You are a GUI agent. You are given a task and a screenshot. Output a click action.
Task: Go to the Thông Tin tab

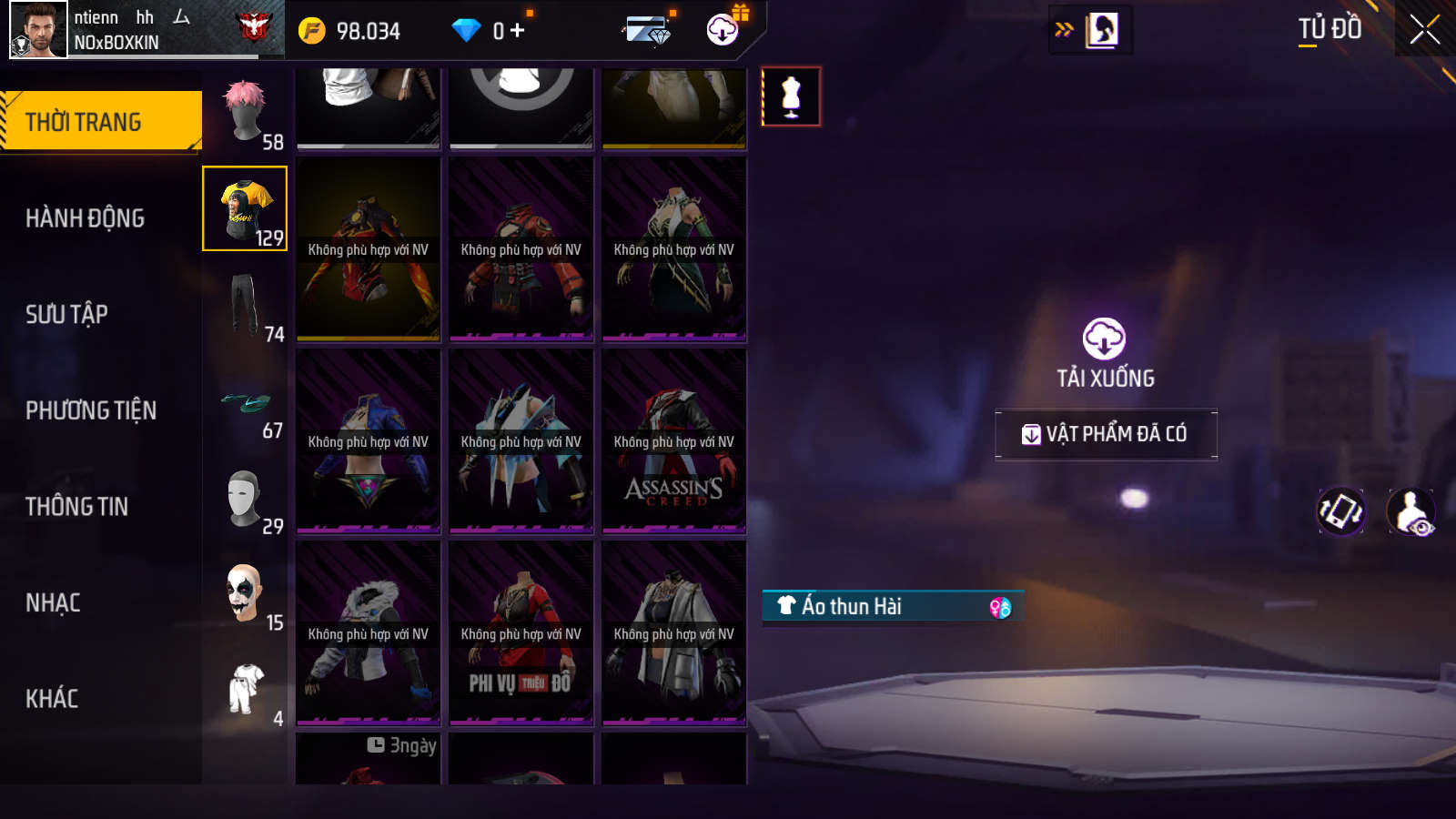tap(76, 507)
